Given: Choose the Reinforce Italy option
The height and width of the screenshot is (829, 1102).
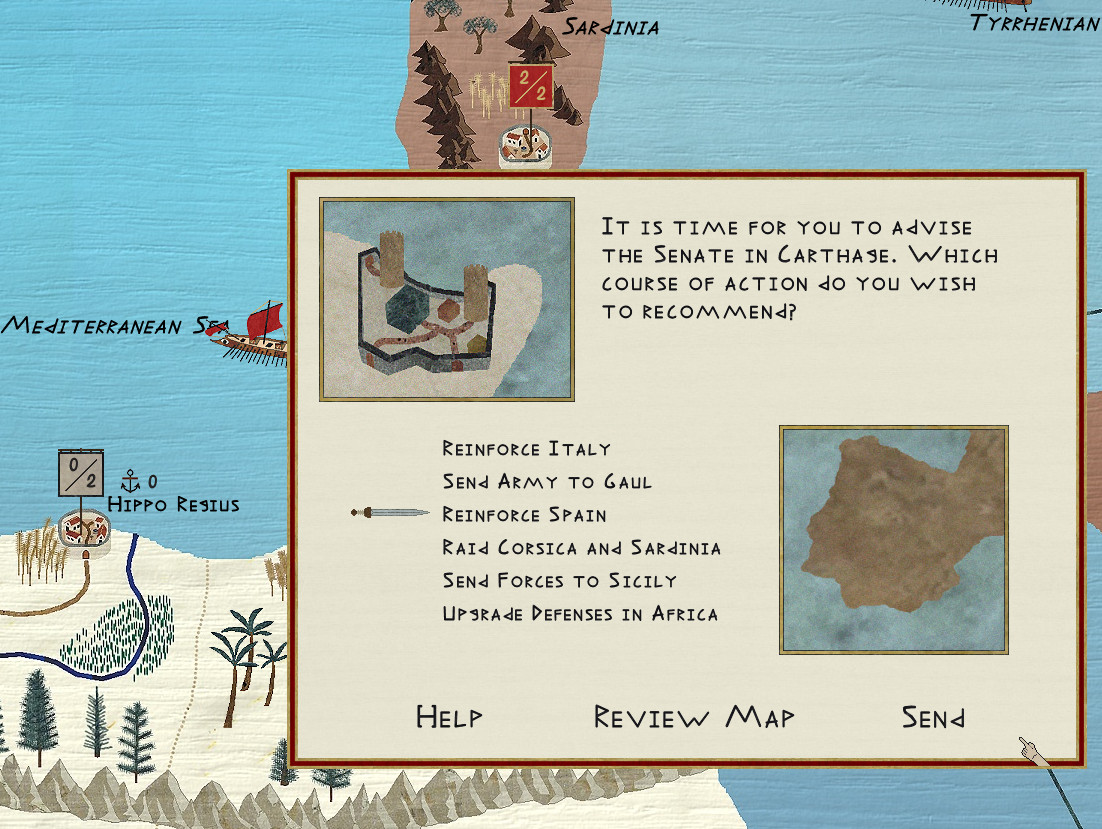Looking at the screenshot, I should [x=526, y=449].
